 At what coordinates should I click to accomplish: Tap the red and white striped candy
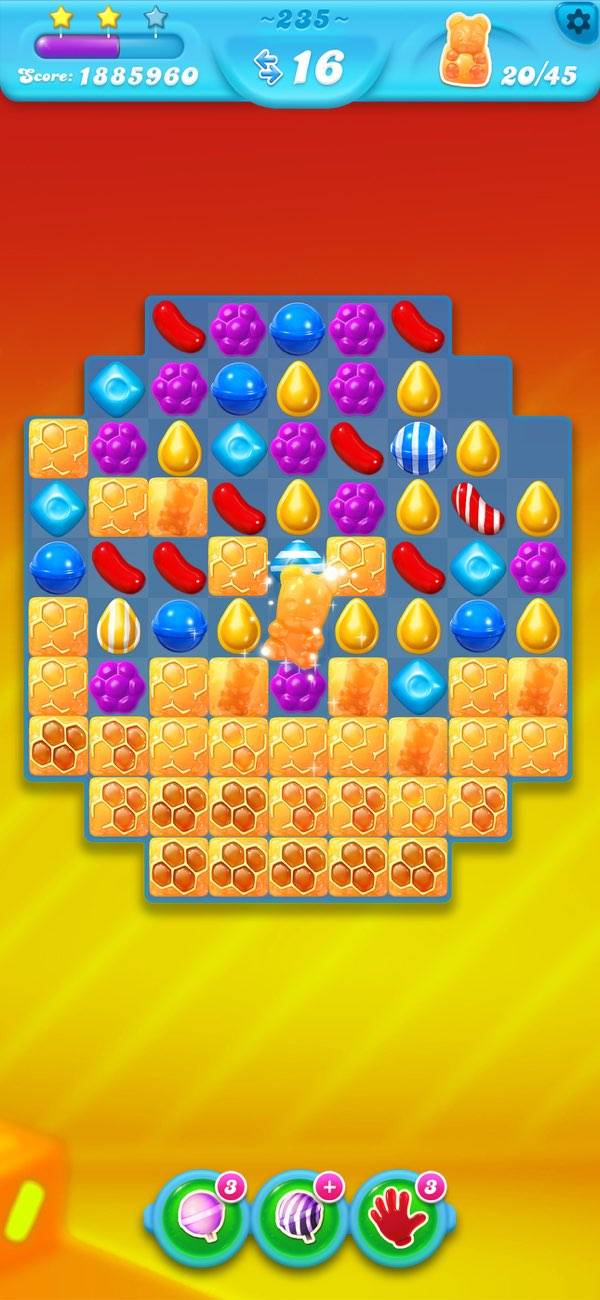click(x=477, y=508)
